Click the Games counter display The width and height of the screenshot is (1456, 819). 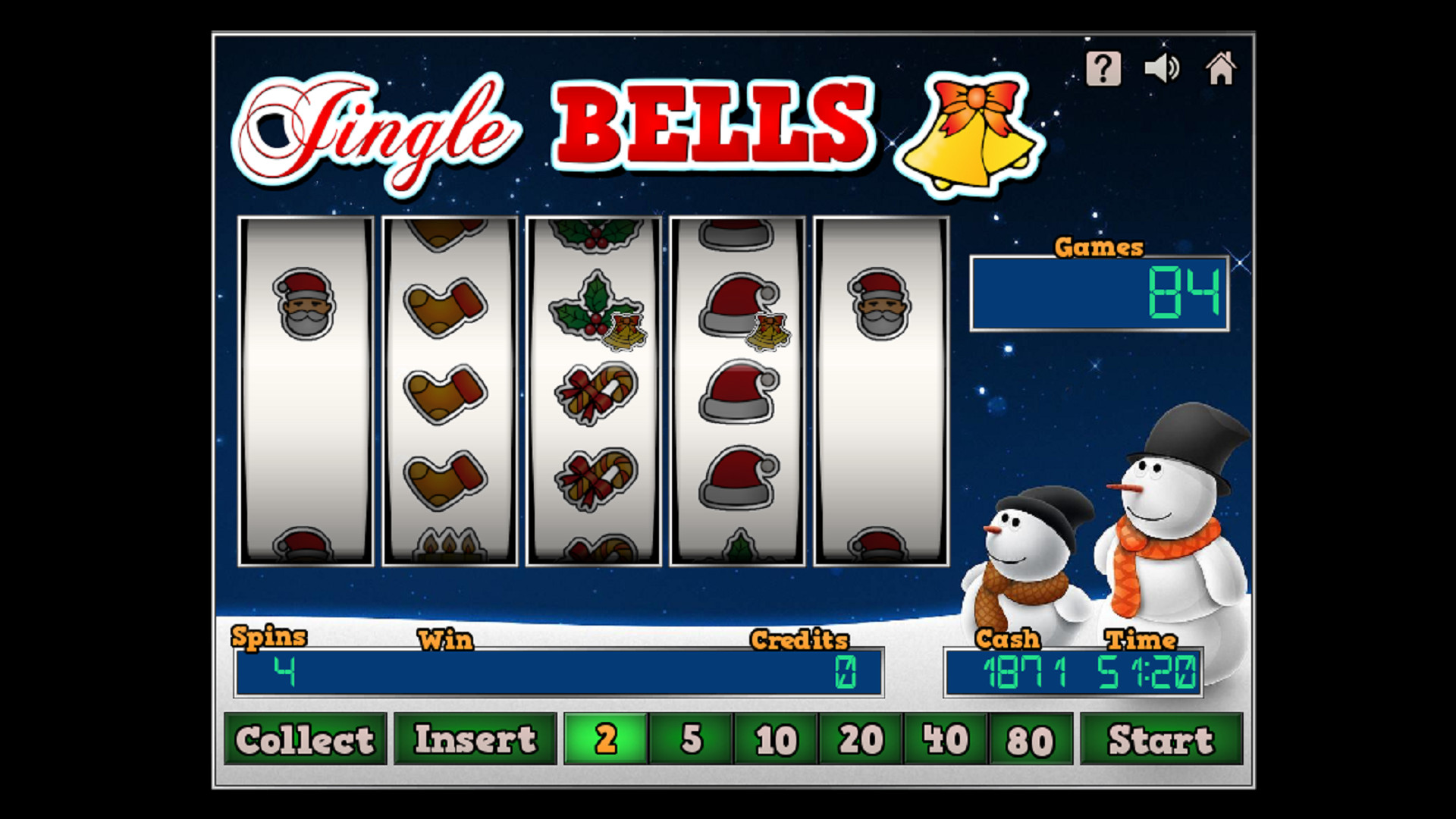click(1100, 296)
